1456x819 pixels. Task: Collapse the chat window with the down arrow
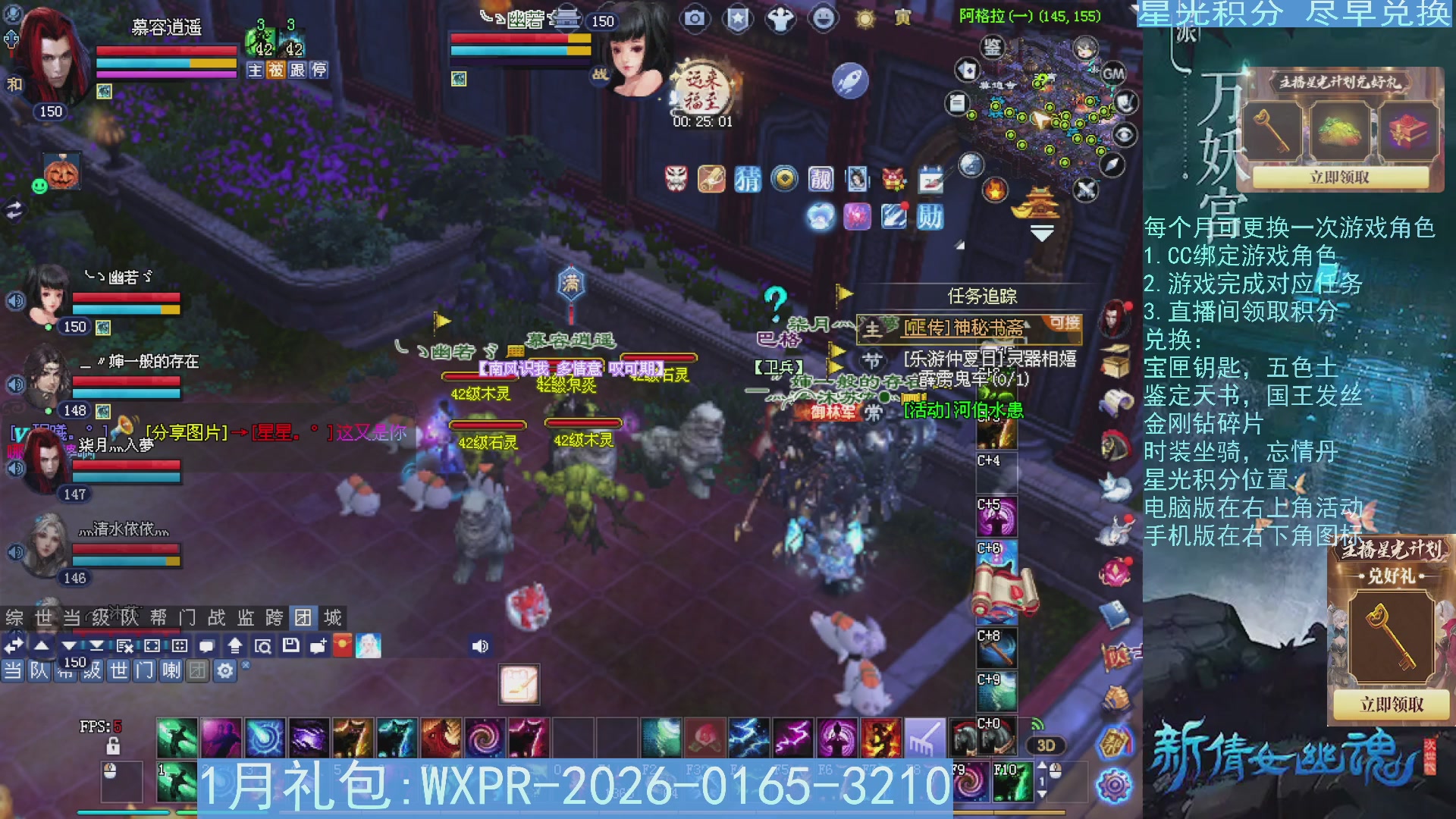click(68, 645)
